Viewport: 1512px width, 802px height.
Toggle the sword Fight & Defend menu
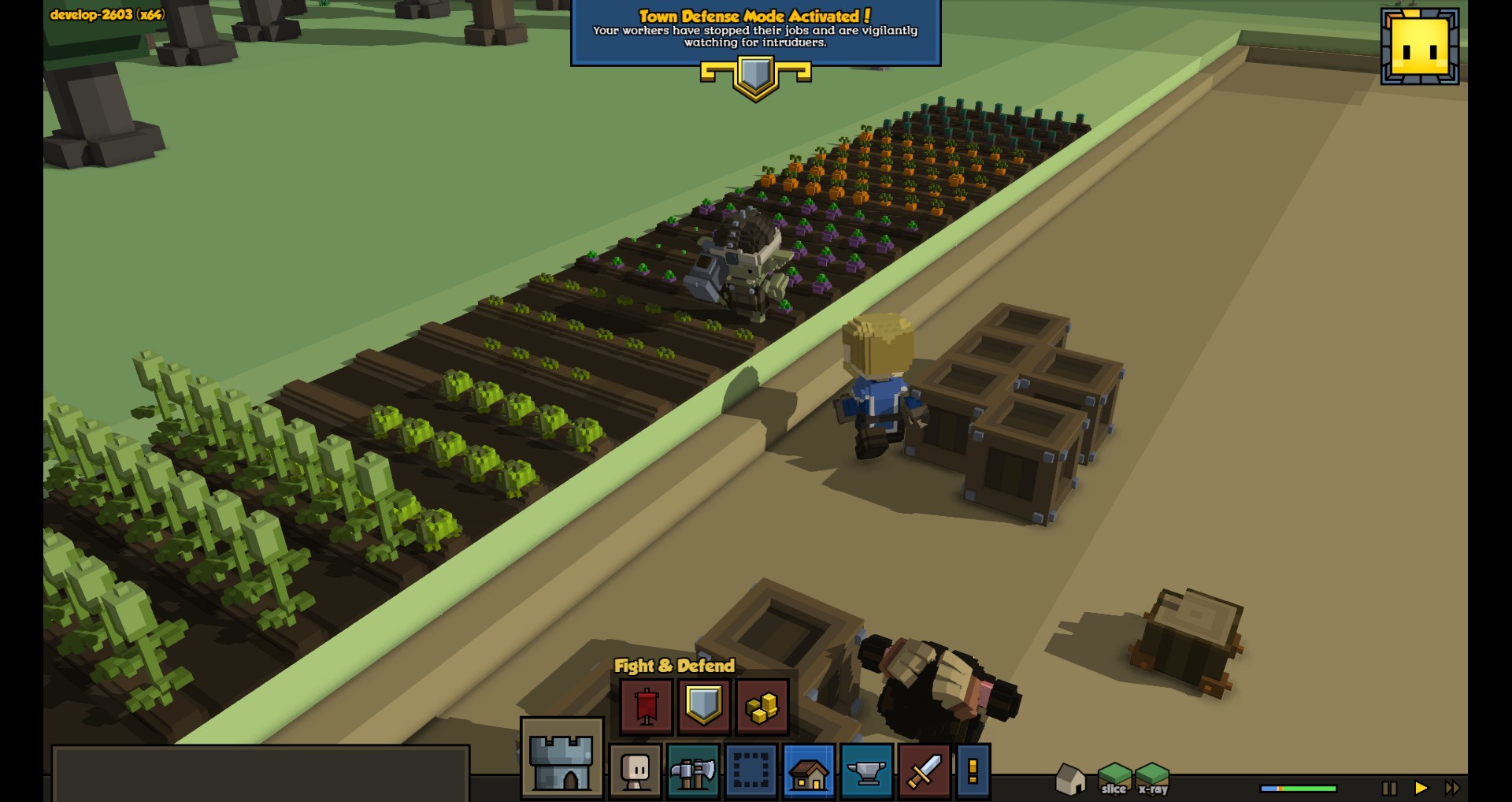click(x=925, y=771)
